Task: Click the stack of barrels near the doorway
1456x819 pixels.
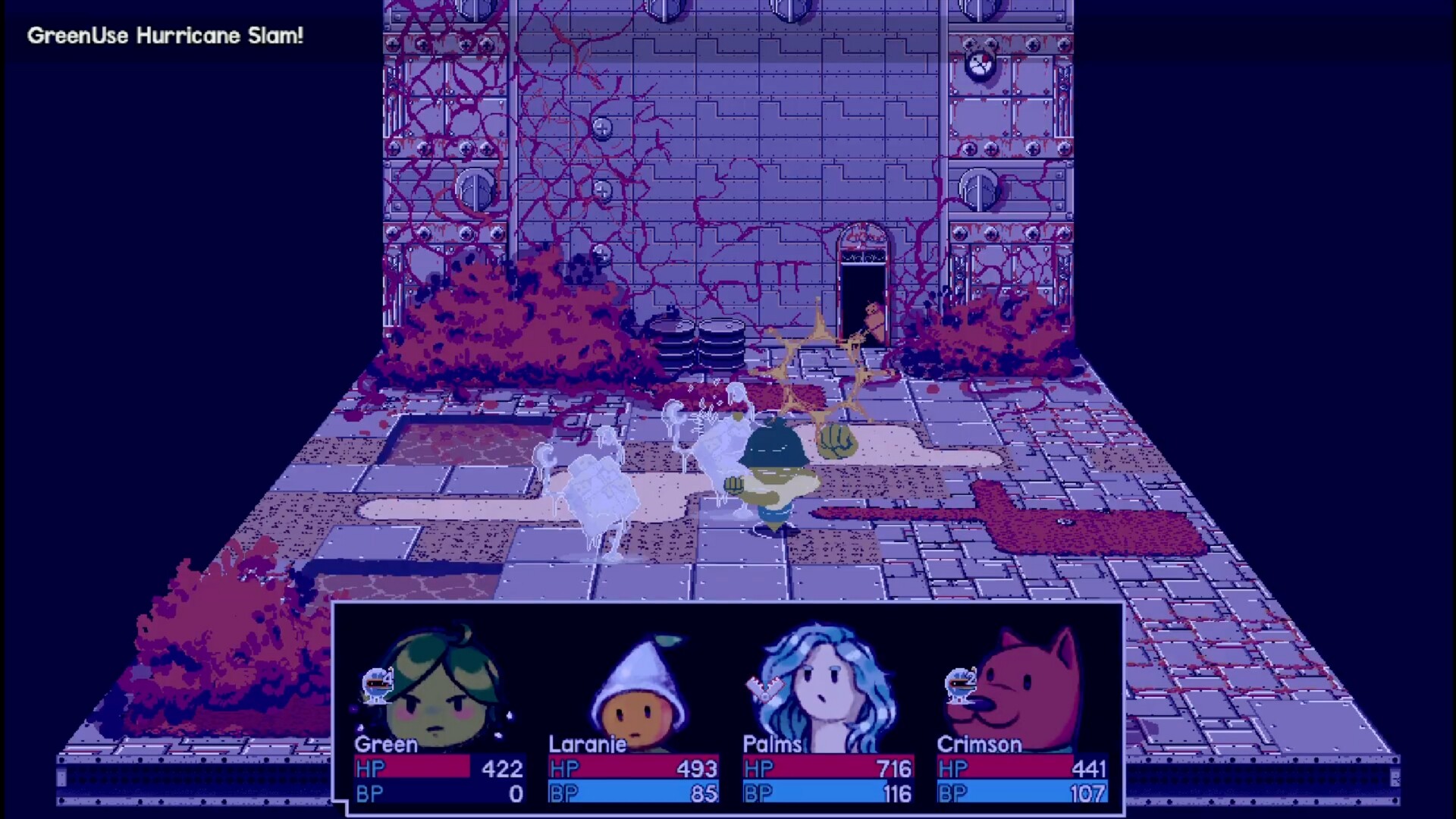Action: click(696, 341)
